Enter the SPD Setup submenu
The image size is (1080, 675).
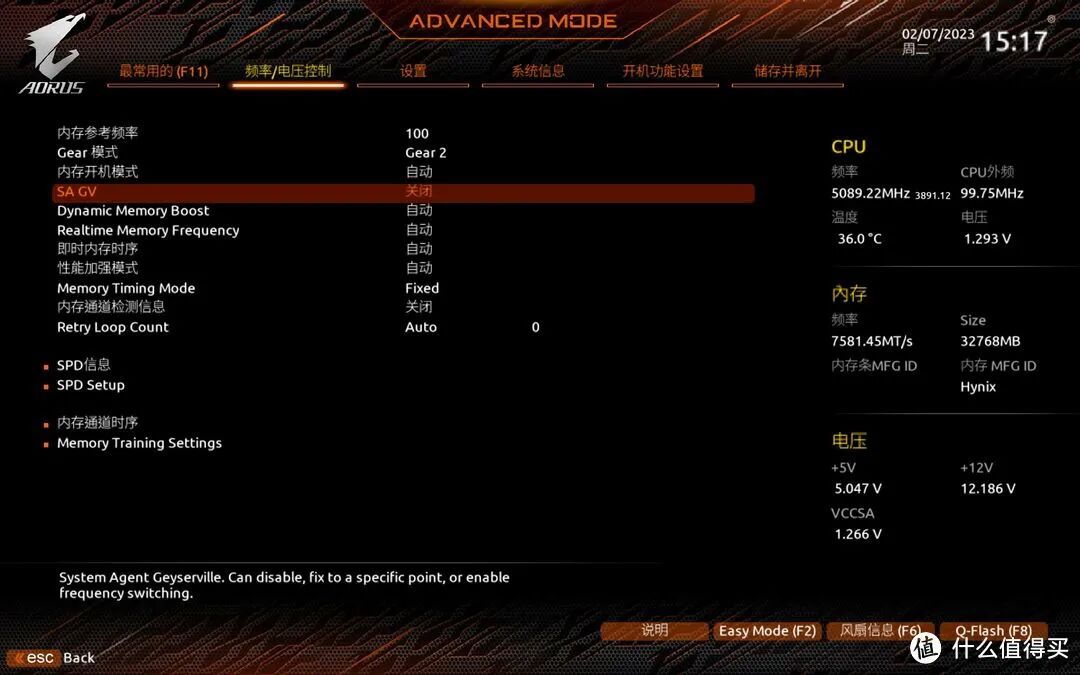[x=91, y=385]
